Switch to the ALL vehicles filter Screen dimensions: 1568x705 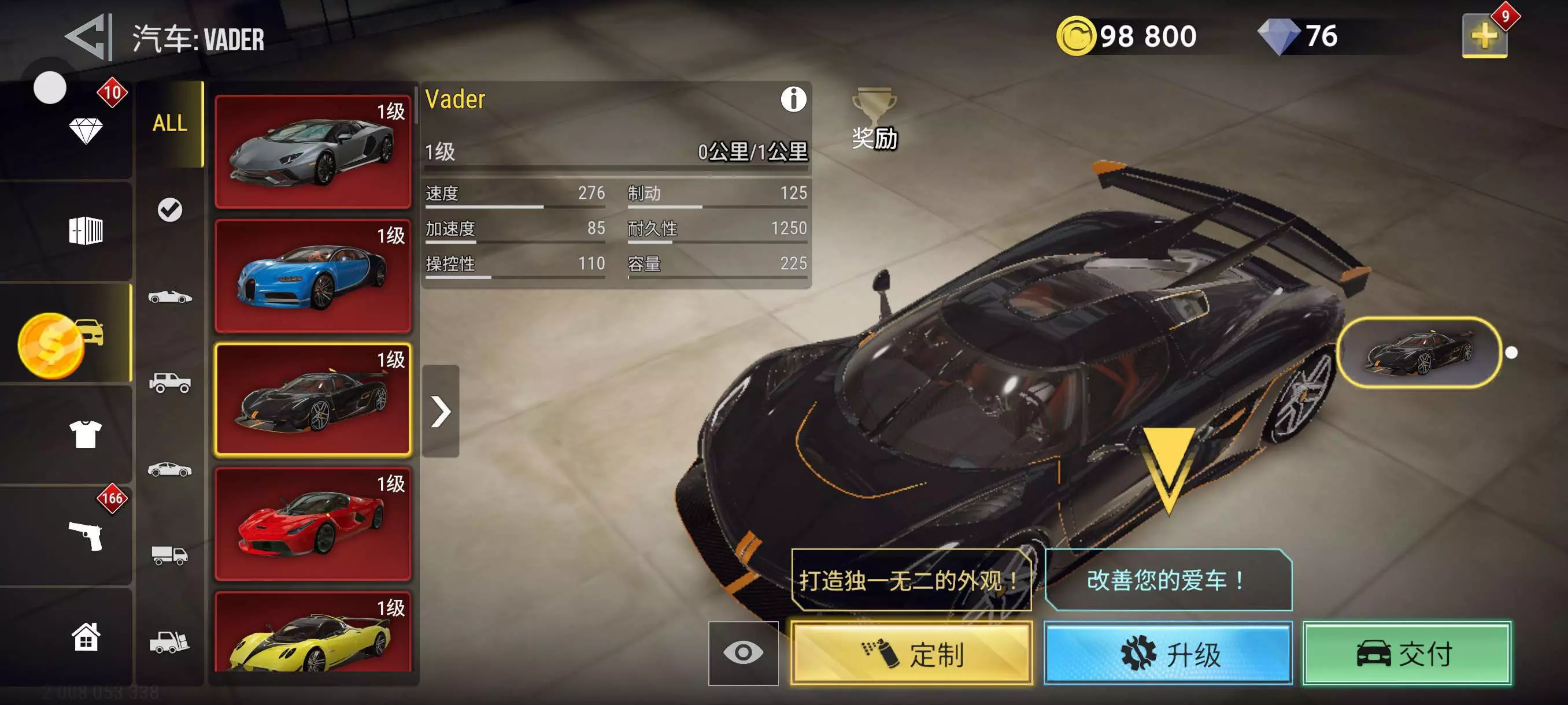(169, 124)
